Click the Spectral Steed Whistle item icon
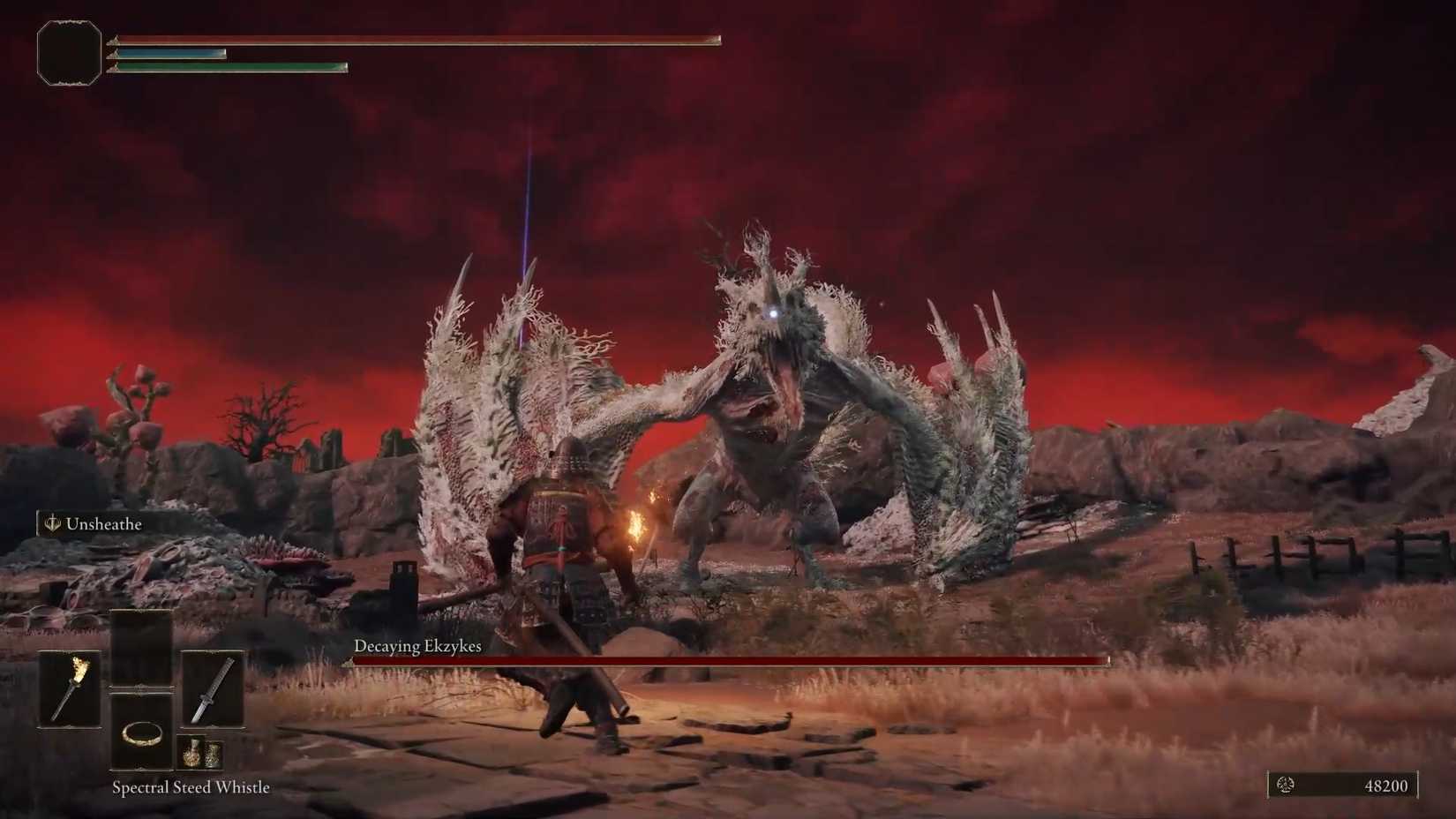Screen dimensions: 1456x819 coord(141,737)
